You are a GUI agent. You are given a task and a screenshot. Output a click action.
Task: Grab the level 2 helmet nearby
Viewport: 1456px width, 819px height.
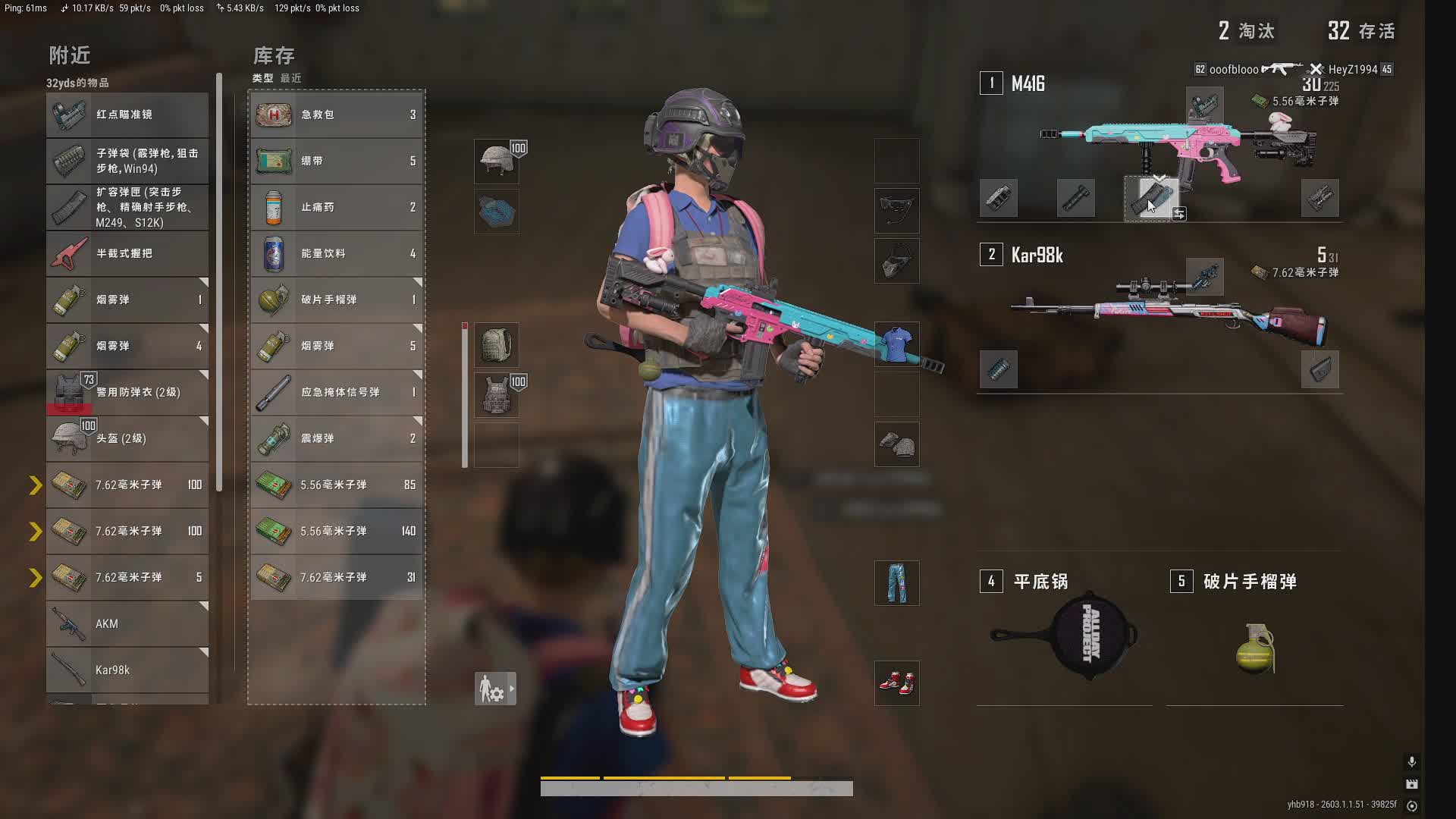coord(127,438)
